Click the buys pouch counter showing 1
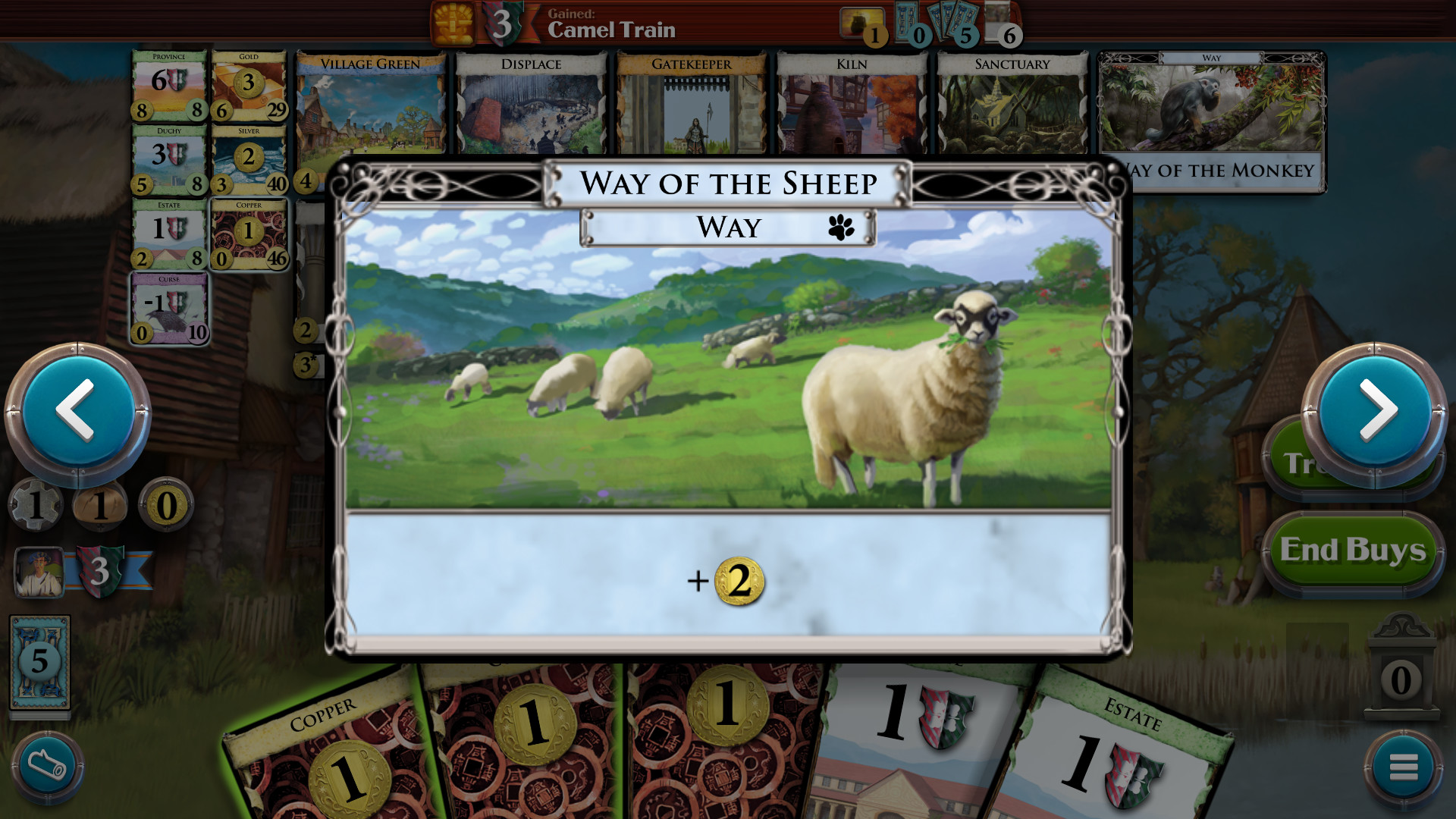Viewport: 1456px width, 819px height. coord(102,504)
